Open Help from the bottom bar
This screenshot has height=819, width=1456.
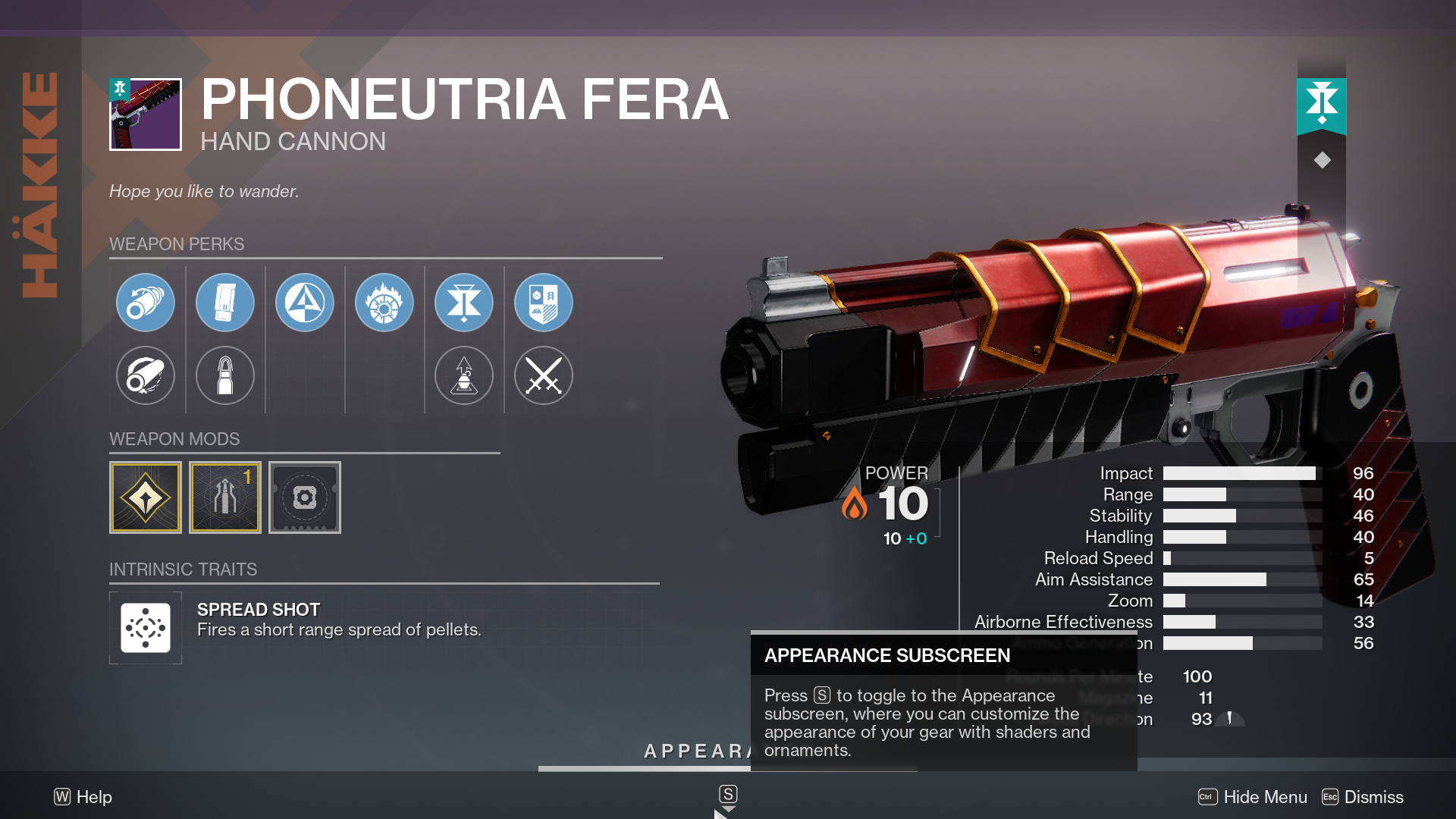[x=83, y=797]
